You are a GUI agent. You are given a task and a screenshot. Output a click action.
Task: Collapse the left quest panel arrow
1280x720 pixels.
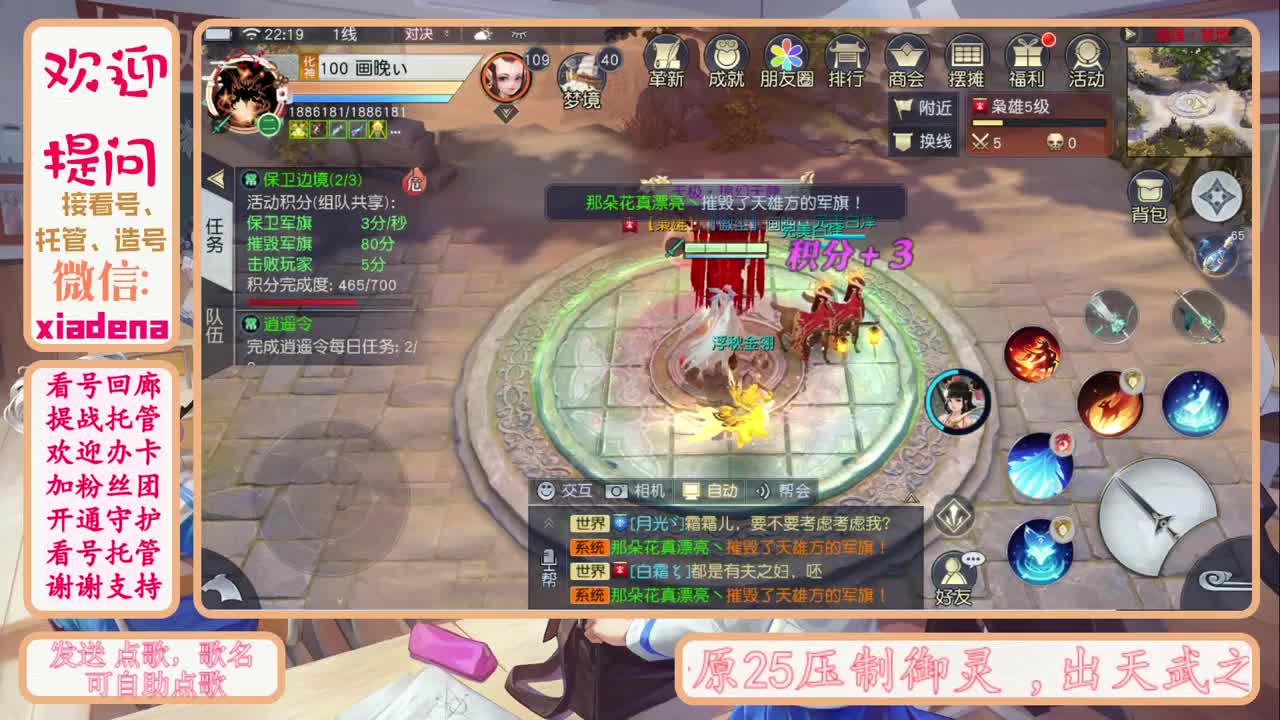pyautogui.click(x=219, y=180)
